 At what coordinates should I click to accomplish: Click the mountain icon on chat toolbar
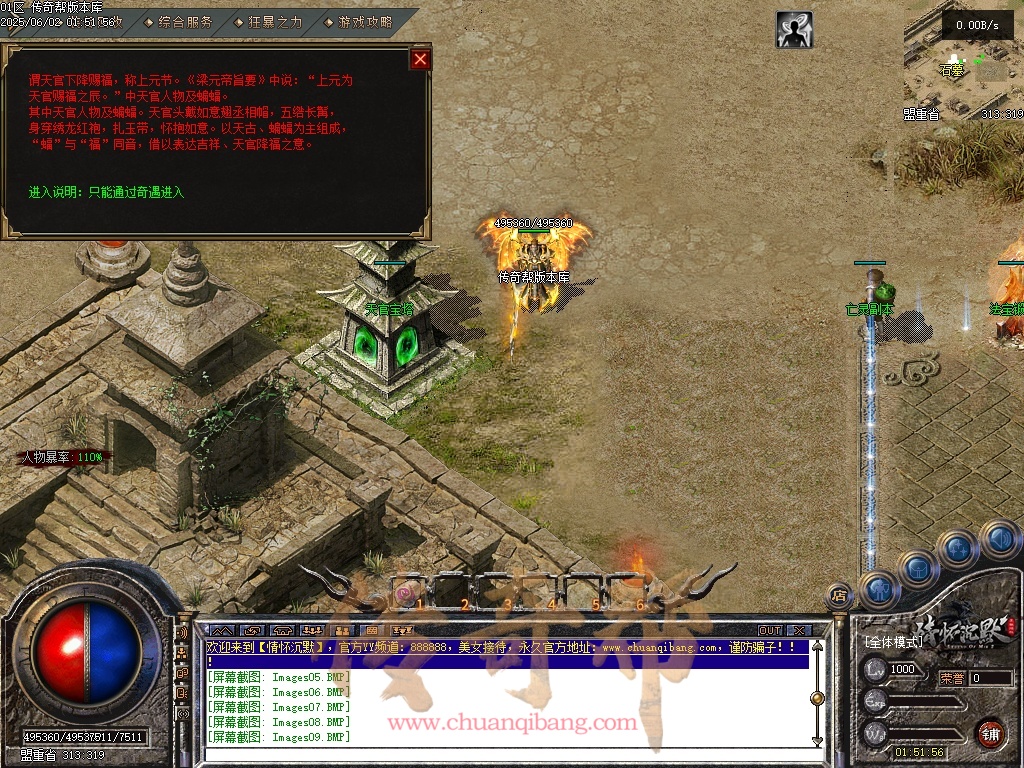pos(221,631)
